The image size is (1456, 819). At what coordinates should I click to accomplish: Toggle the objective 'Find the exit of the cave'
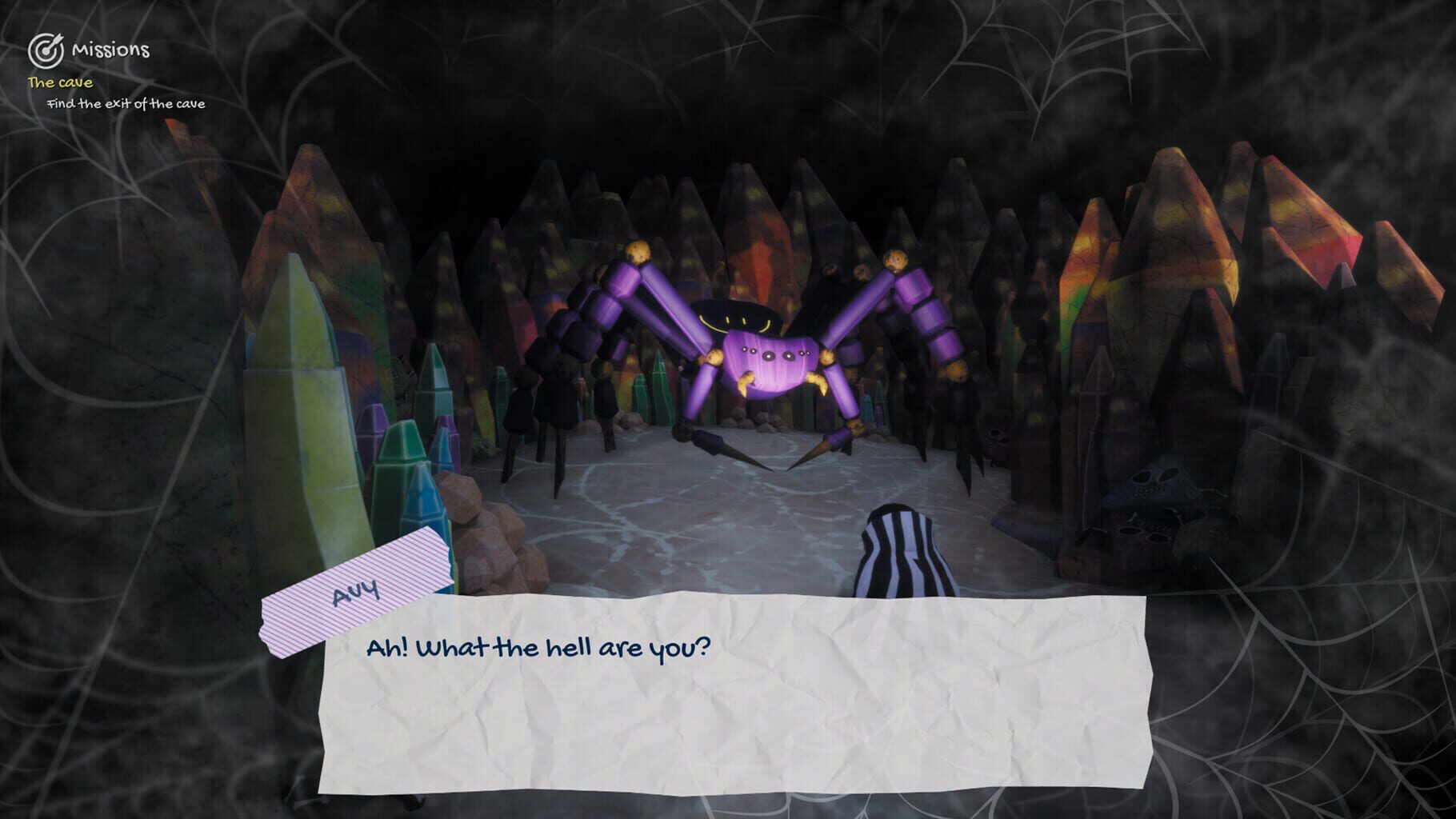[126, 104]
